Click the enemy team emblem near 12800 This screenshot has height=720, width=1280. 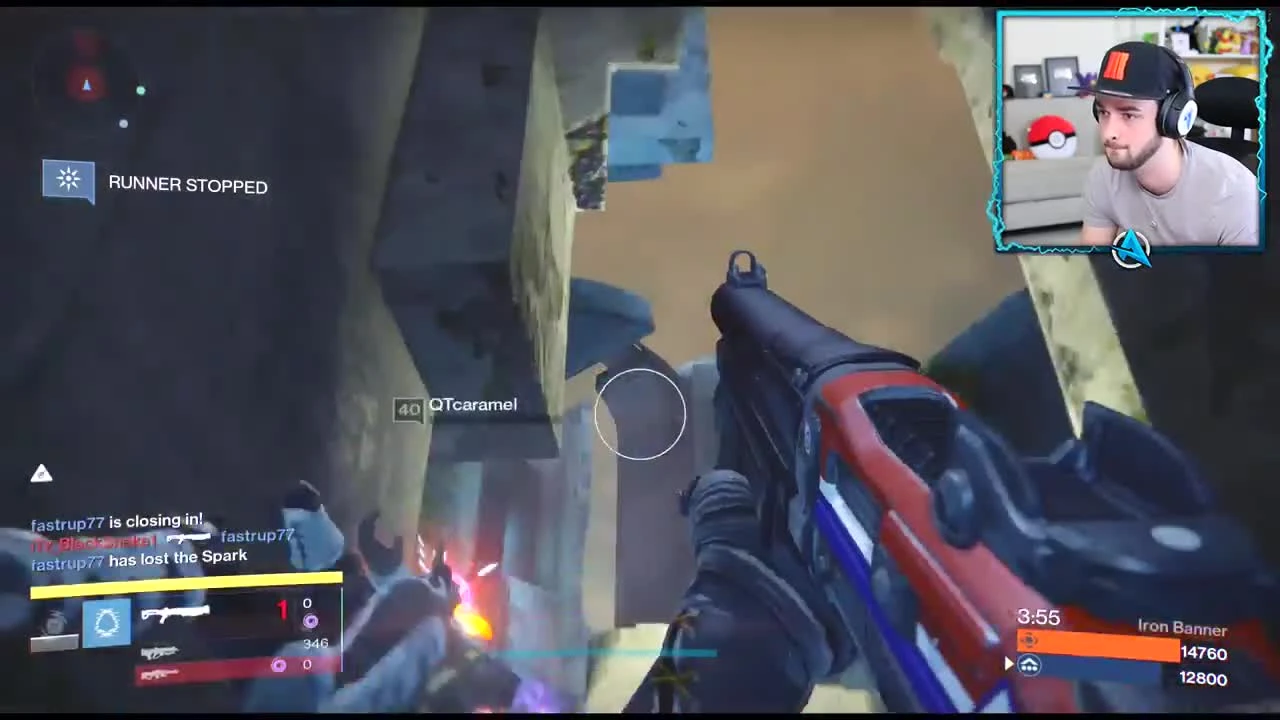coord(1028,666)
